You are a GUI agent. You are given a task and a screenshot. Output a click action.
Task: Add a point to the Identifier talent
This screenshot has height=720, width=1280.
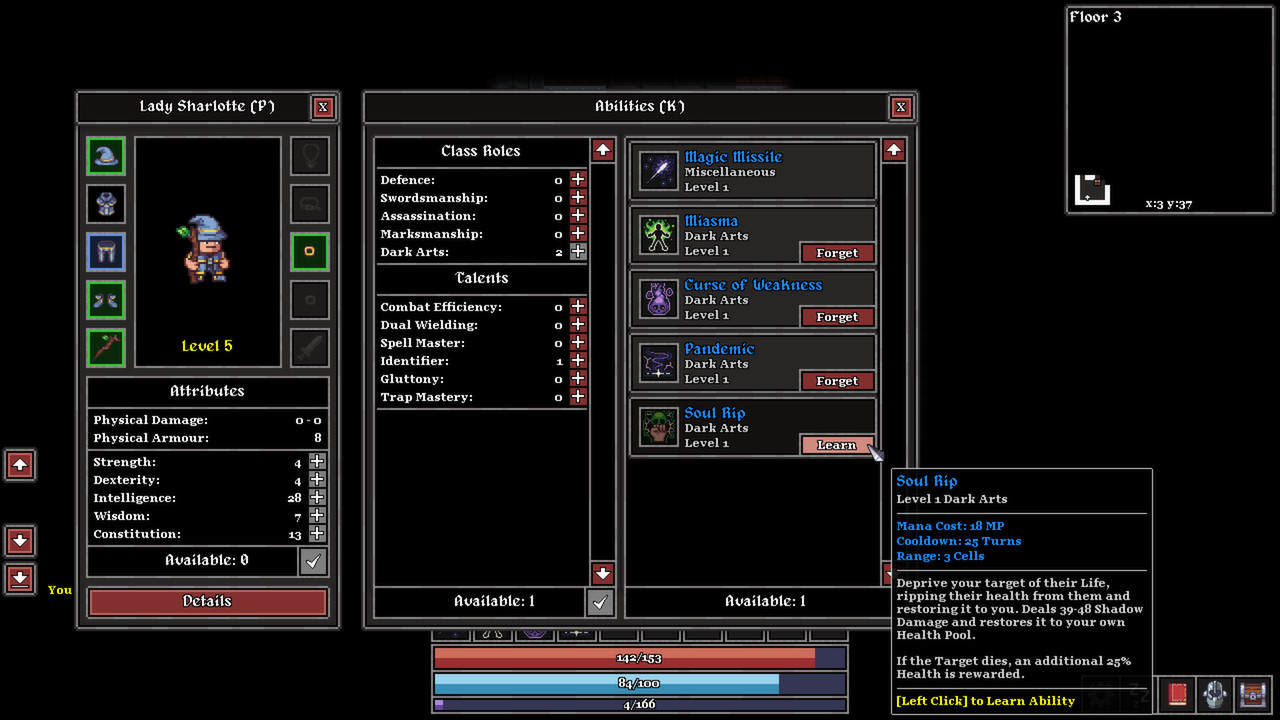[x=577, y=360]
